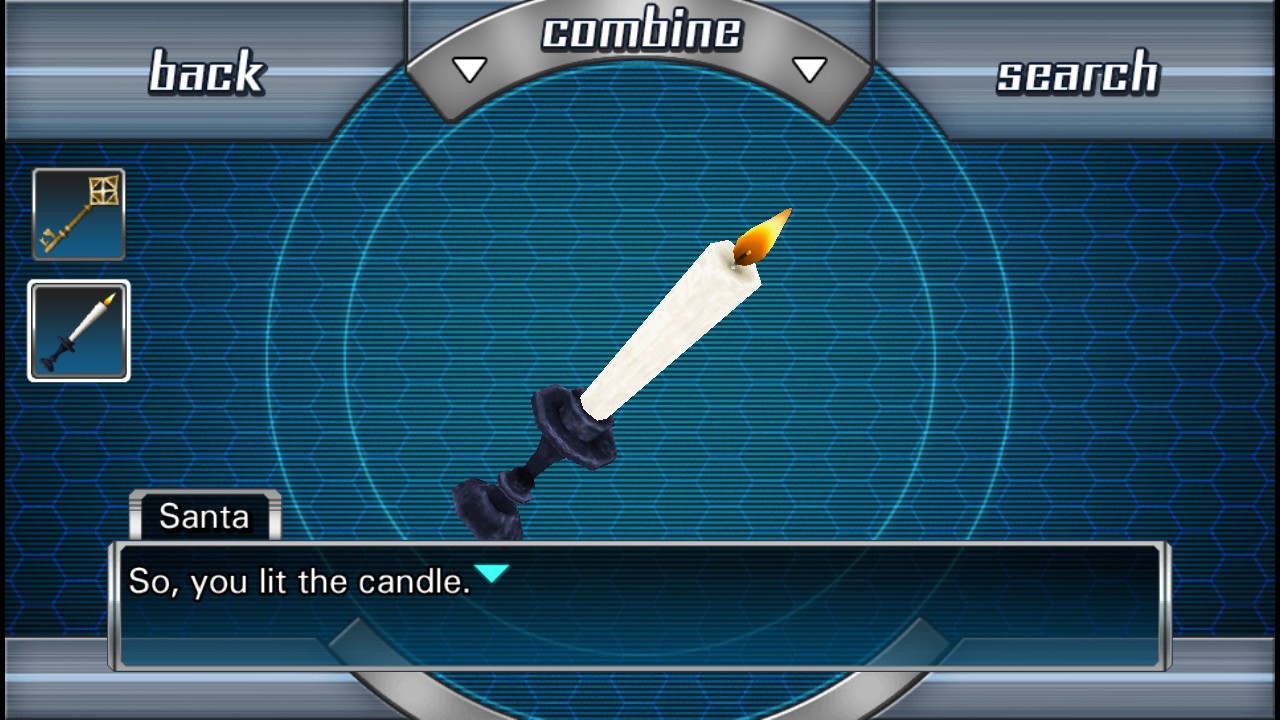Image resolution: width=1280 pixels, height=720 pixels.
Task: Select the lit candle inventory slot
Action: pos(79,331)
